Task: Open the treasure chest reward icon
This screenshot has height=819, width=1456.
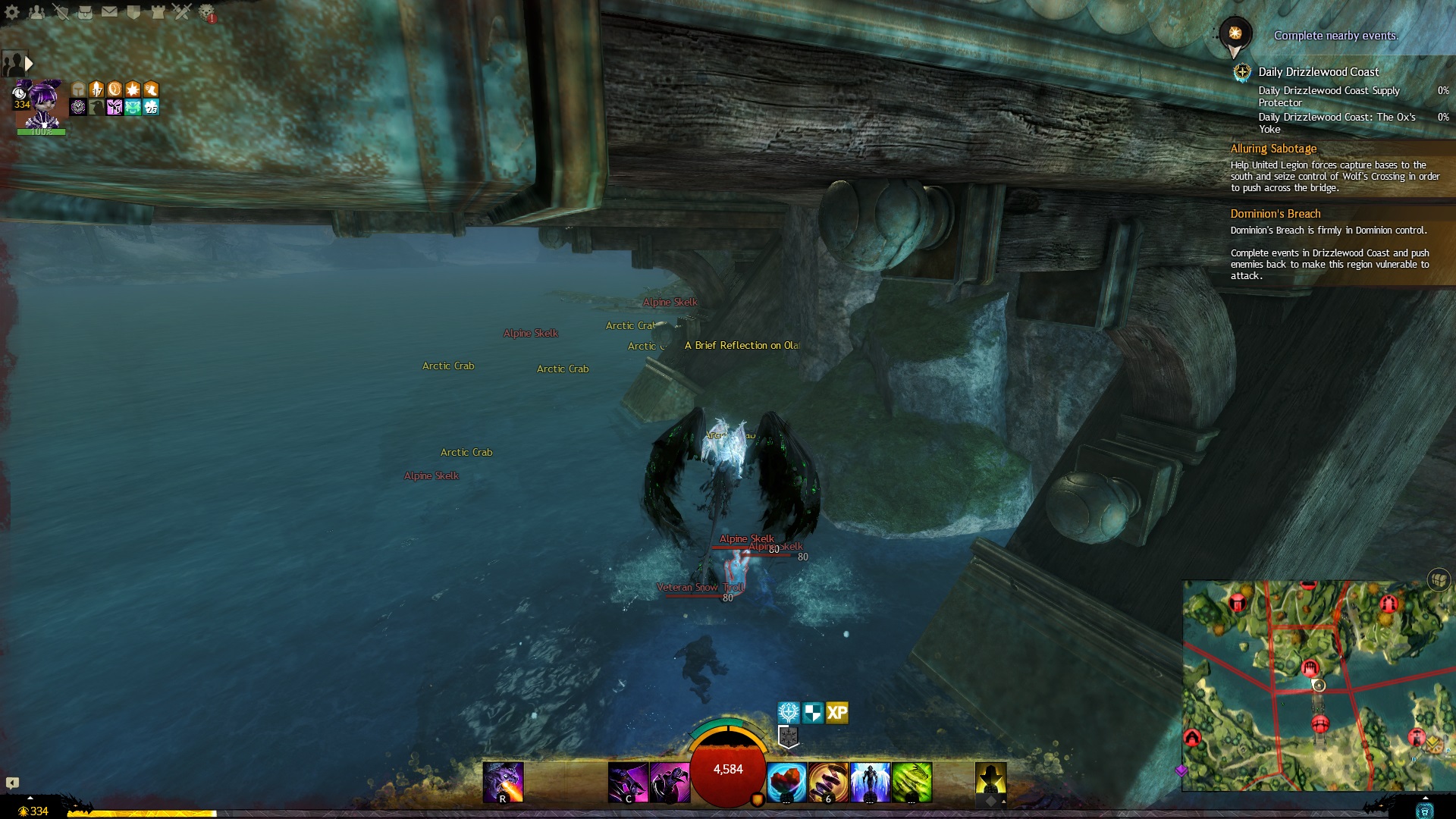Action: [1439, 580]
